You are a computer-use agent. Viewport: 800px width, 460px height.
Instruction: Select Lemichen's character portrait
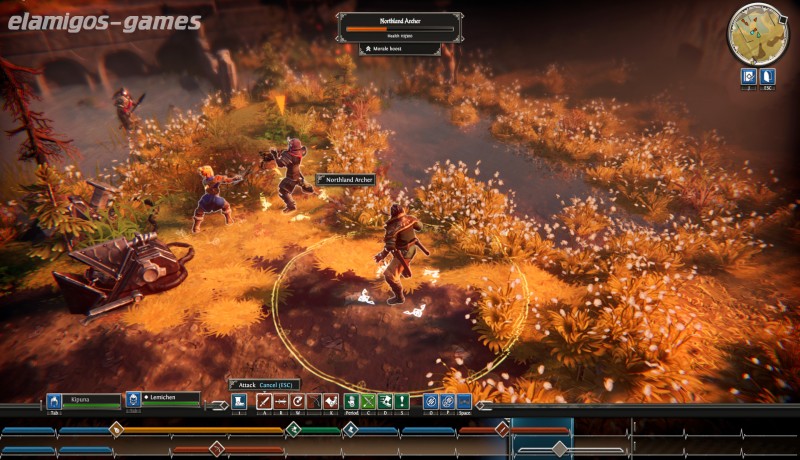pos(132,401)
